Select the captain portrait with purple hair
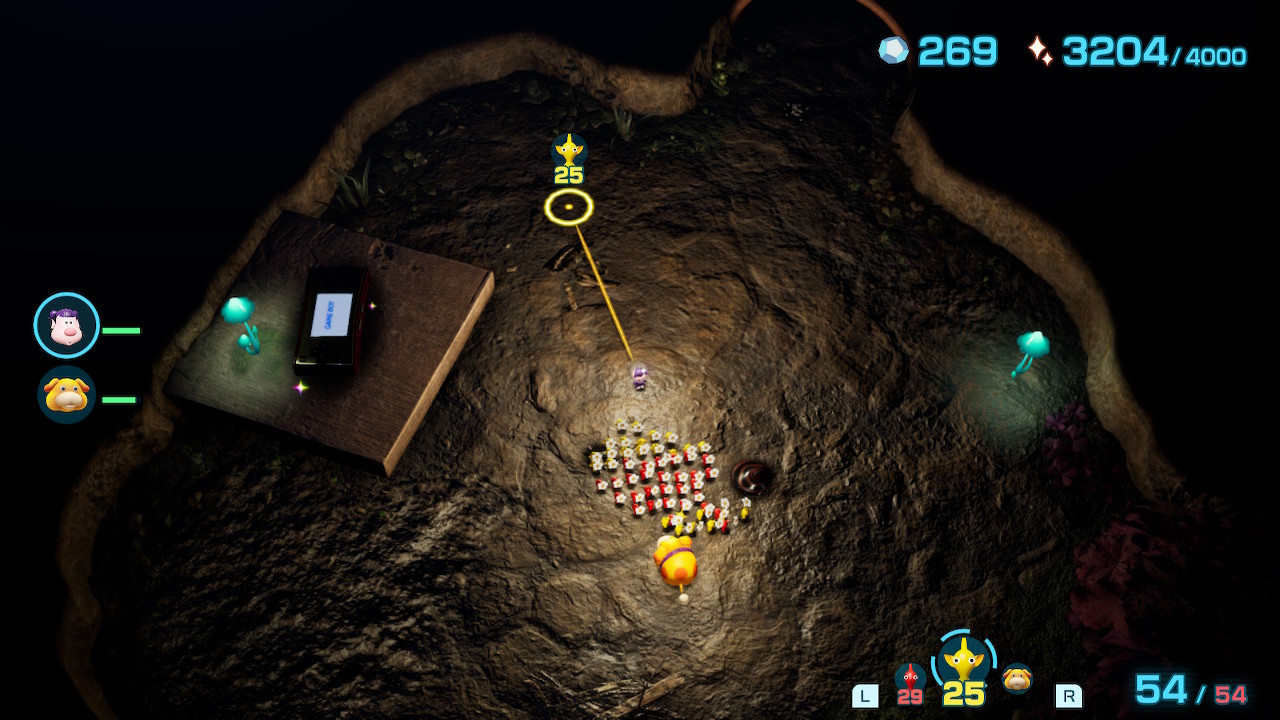This screenshot has height=720, width=1280. (66, 325)
